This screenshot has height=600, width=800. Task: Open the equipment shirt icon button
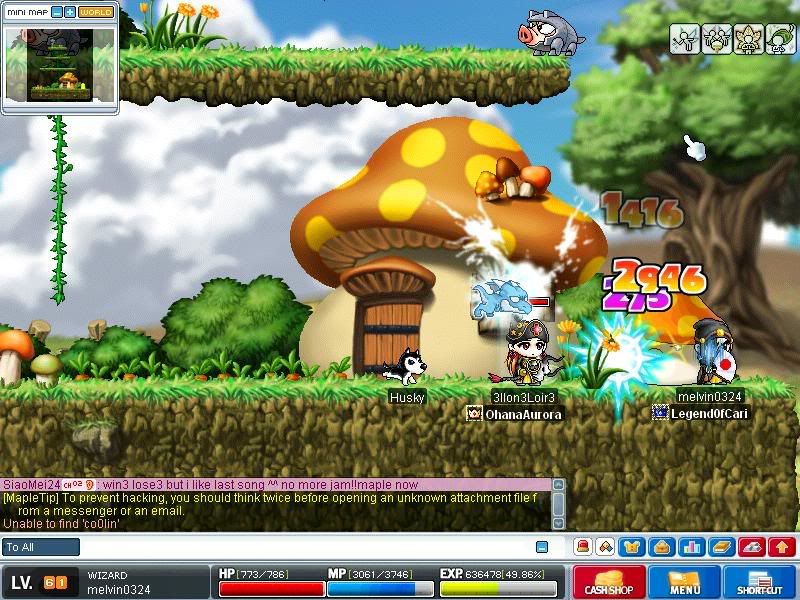point(633,547)
